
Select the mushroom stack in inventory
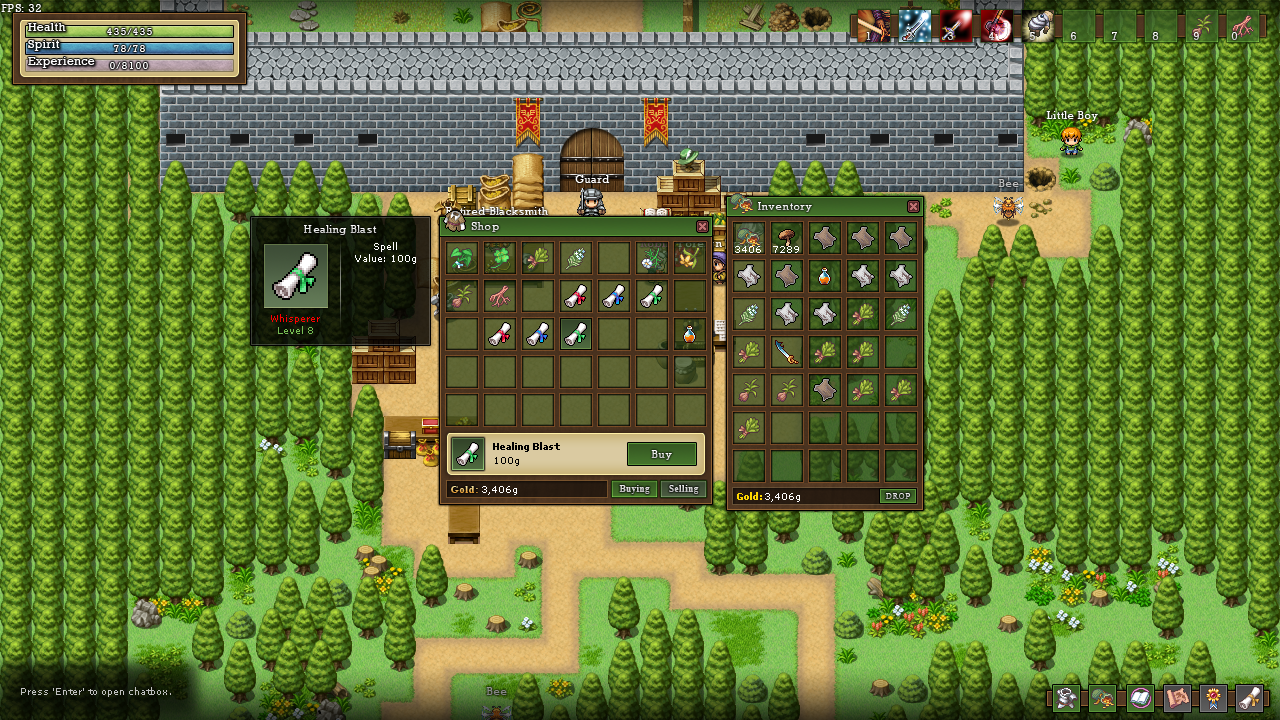(x=787, y=238)
